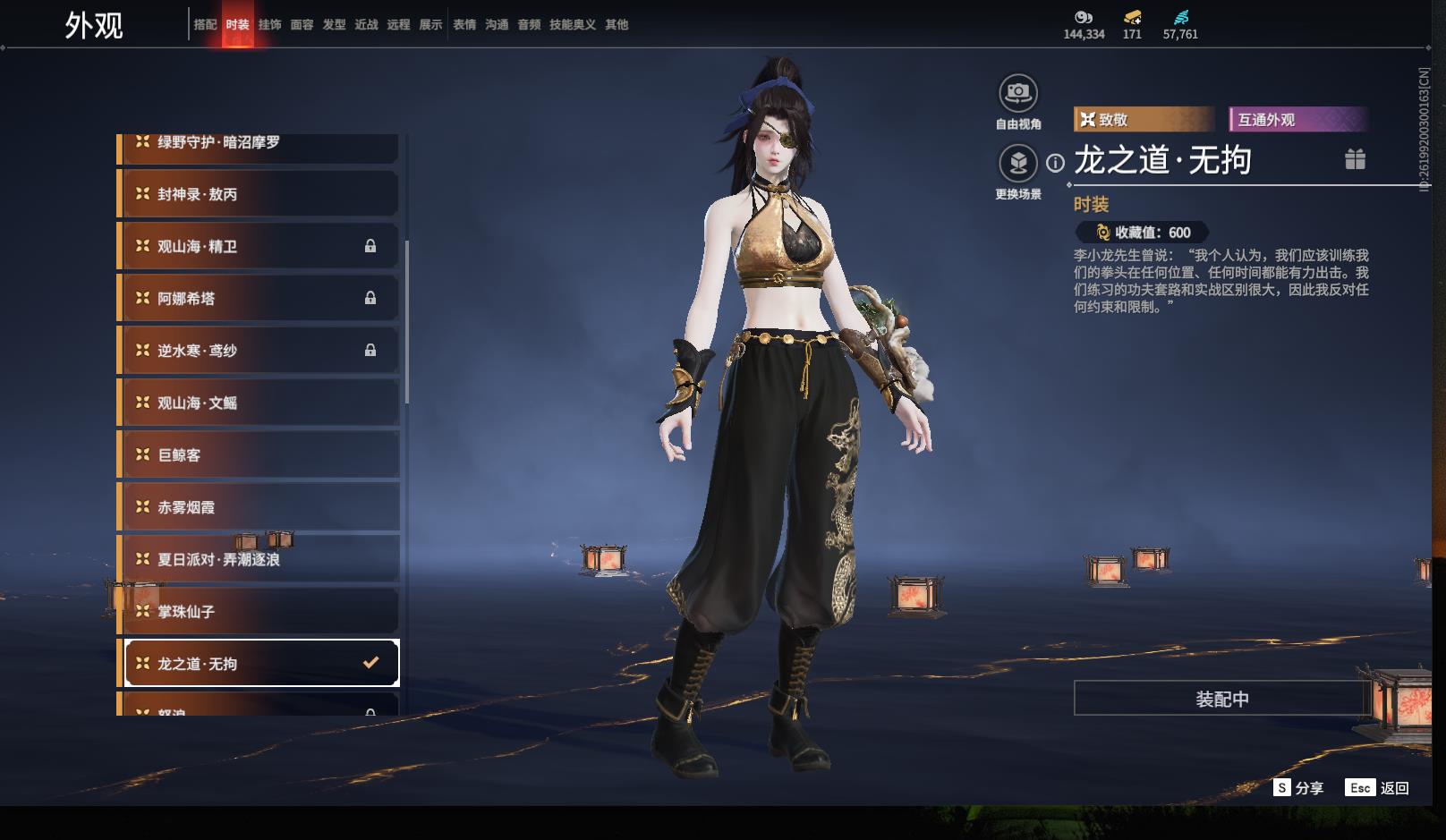Select the 封神录·敖丙 outfit

pos(259,194)
